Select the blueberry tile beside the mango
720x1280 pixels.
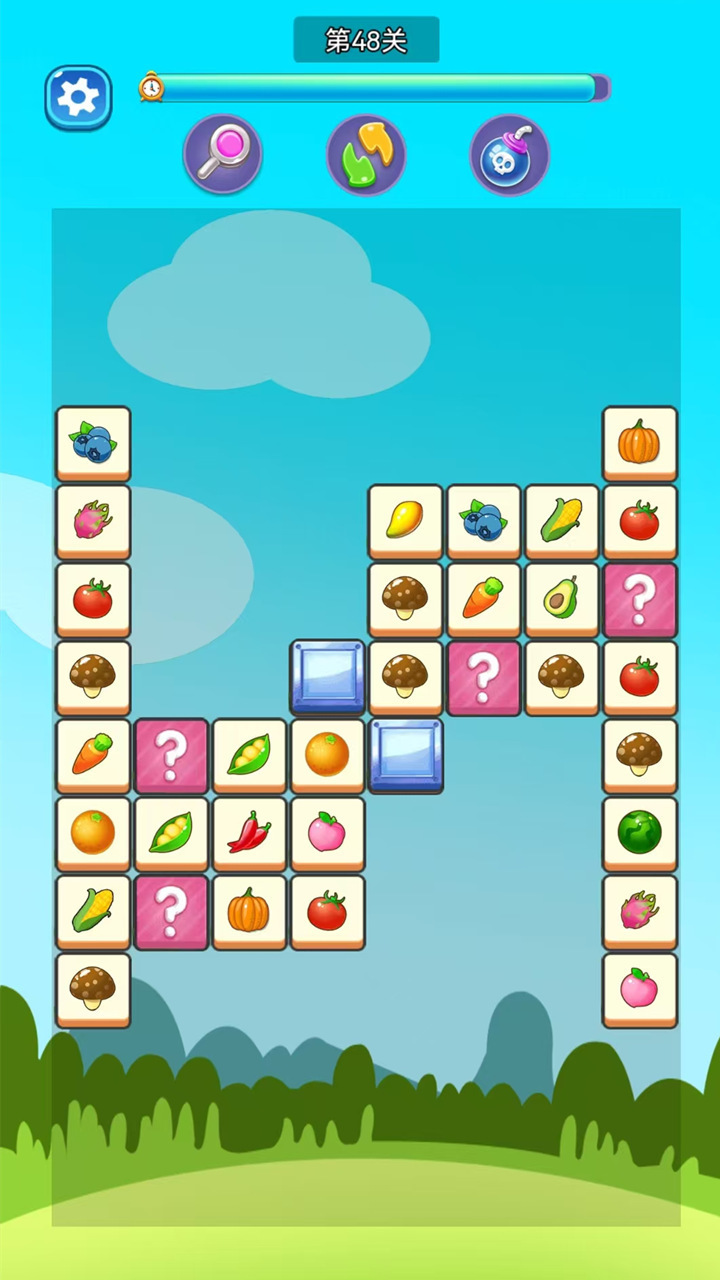[483, 521]
